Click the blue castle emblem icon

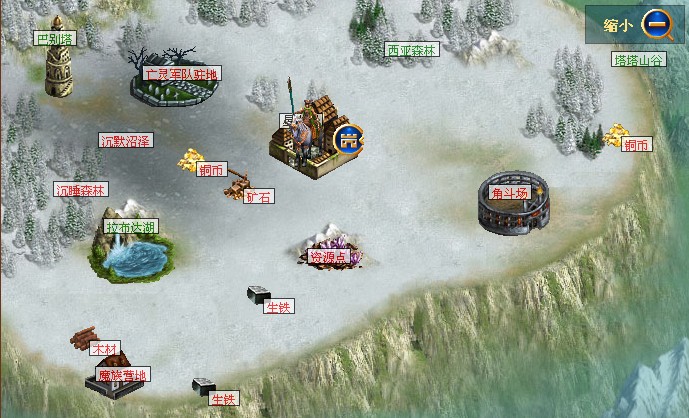click(348, 137)
